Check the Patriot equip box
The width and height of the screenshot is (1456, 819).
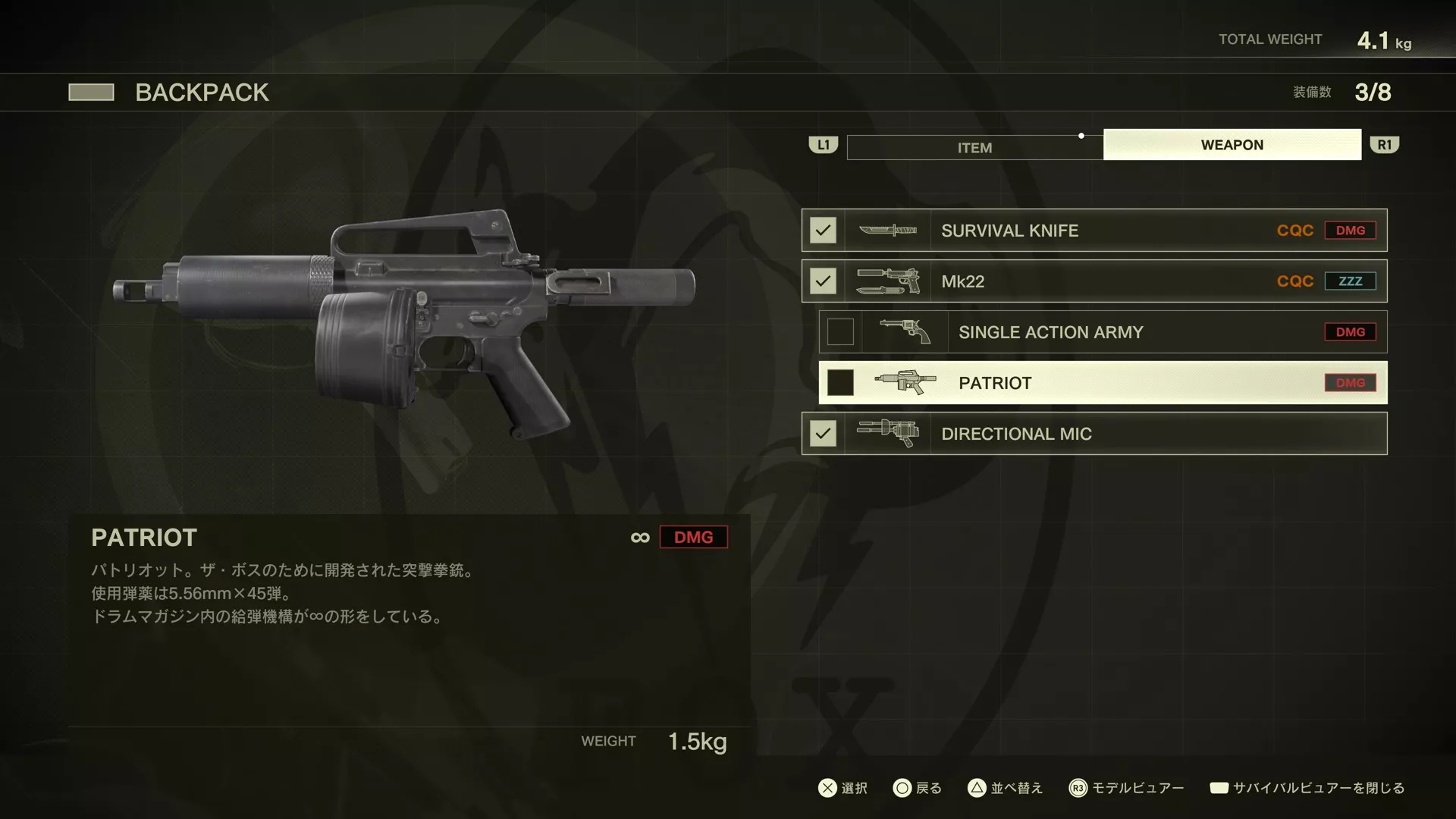(x=840, y=382)
